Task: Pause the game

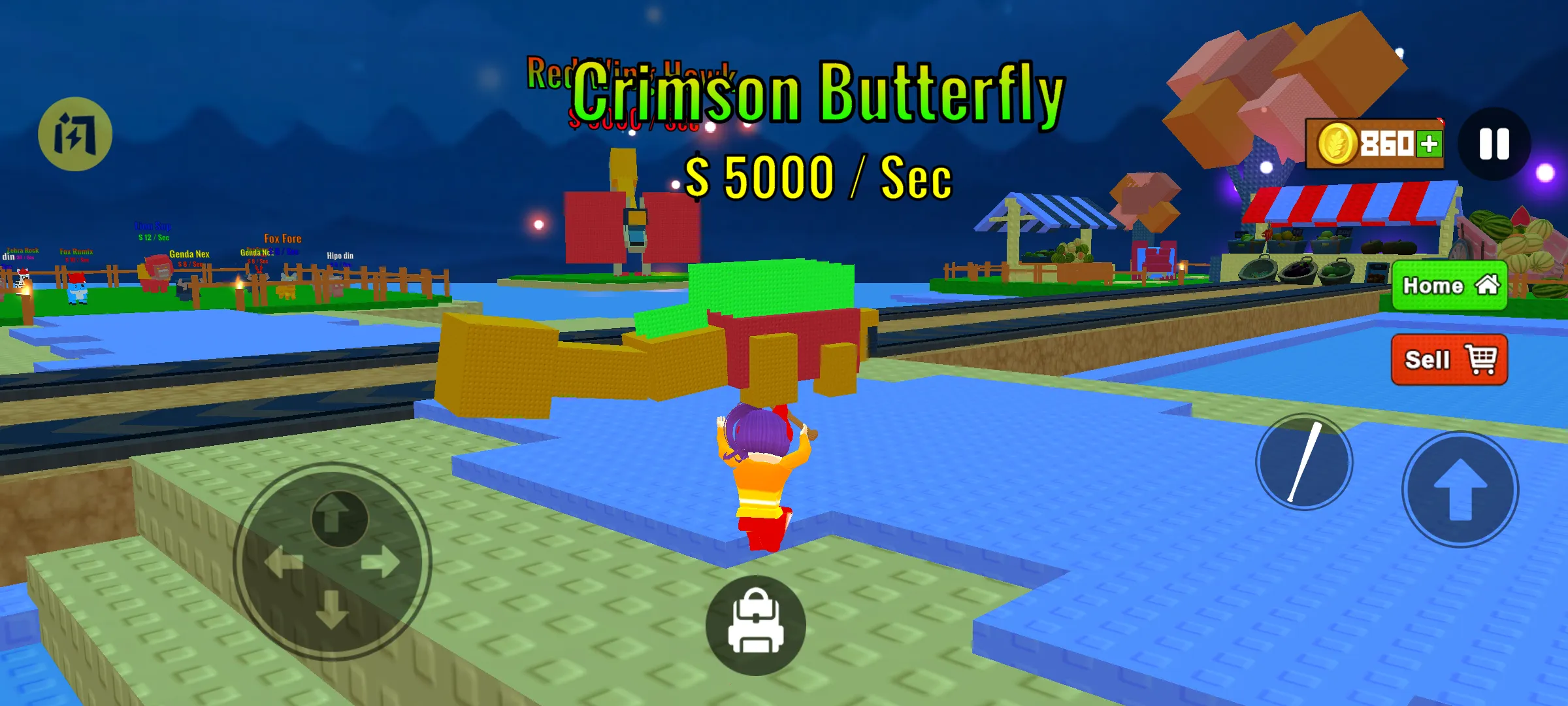Action: pos(1494,144)
